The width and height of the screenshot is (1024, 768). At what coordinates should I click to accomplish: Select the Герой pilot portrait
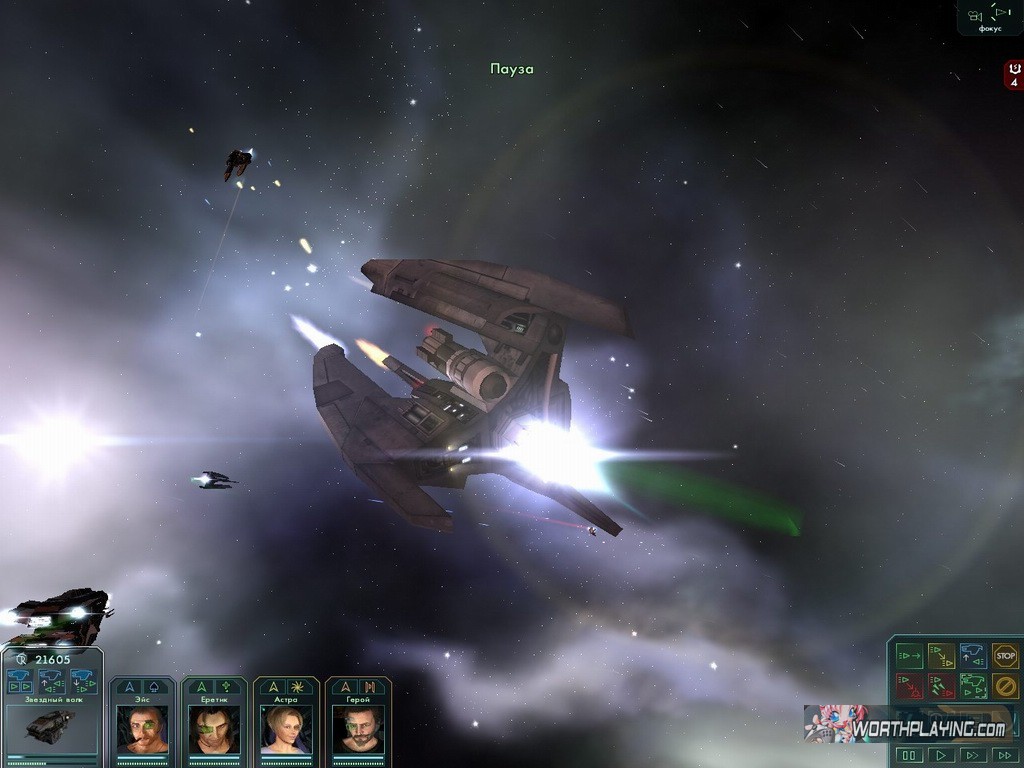tap(358, 727)
